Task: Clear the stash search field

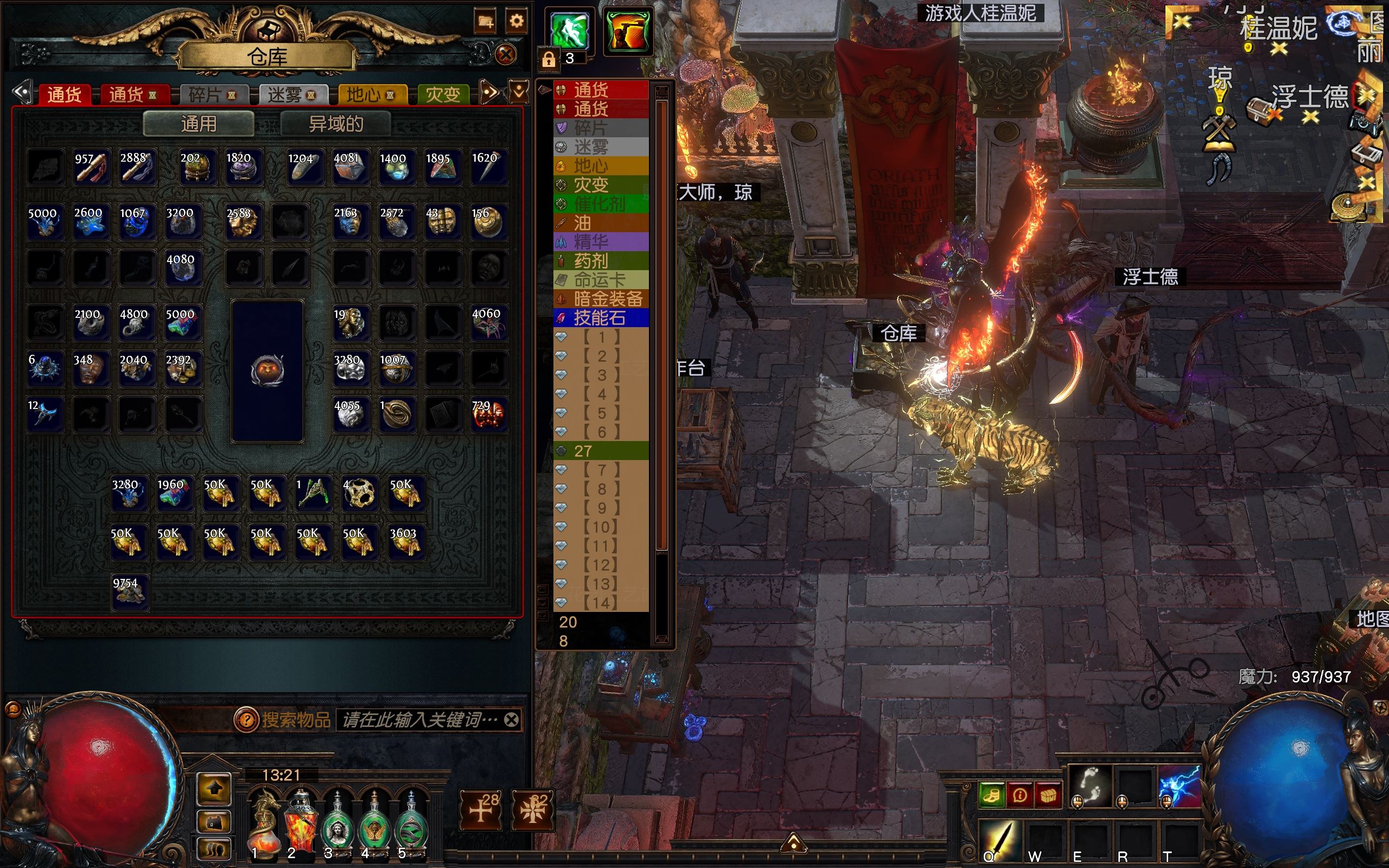Action: click(x=512, y=720)
